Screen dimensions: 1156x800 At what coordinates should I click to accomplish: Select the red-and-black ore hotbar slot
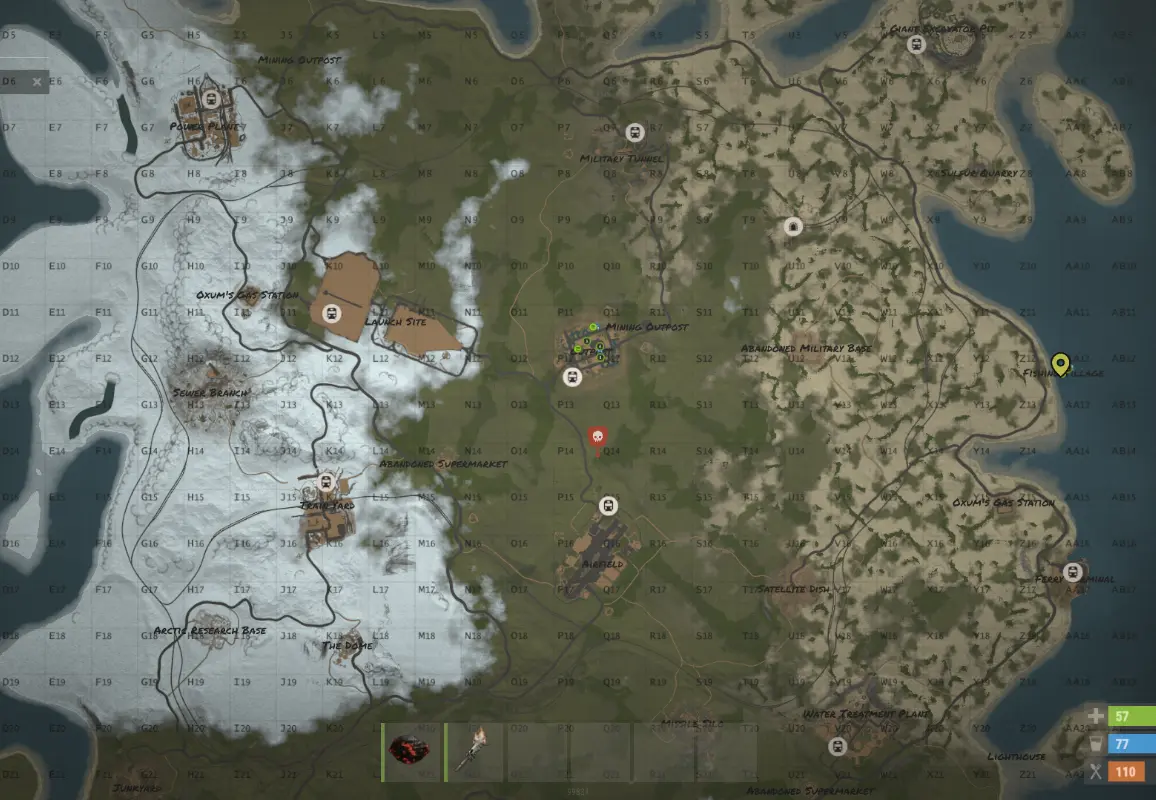coord(414,753)
